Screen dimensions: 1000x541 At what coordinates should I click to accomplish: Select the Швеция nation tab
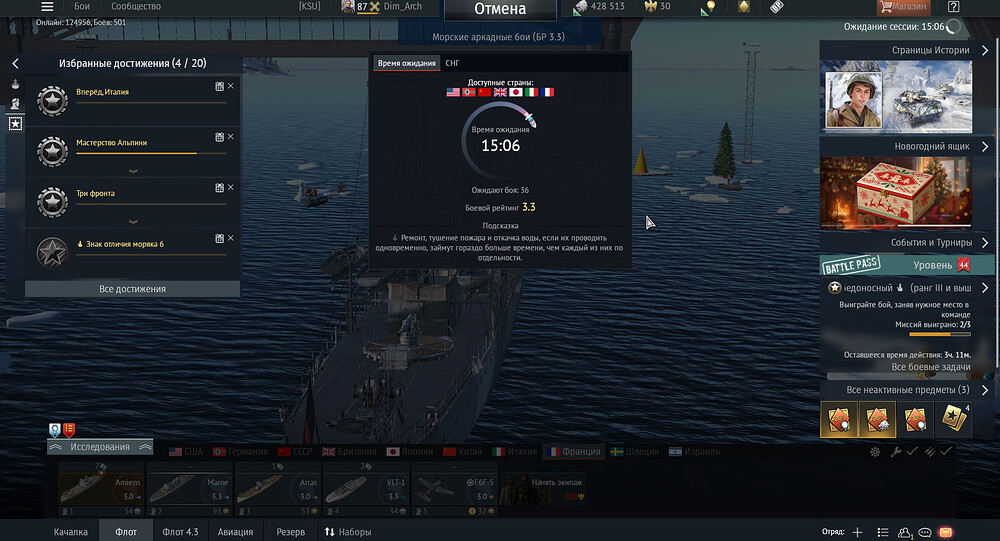click(x=635, y=451)
